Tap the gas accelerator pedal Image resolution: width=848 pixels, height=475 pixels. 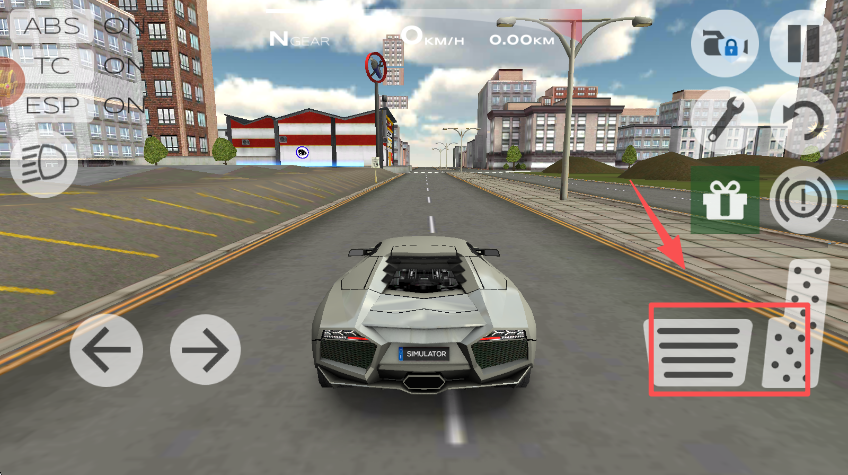797,325
